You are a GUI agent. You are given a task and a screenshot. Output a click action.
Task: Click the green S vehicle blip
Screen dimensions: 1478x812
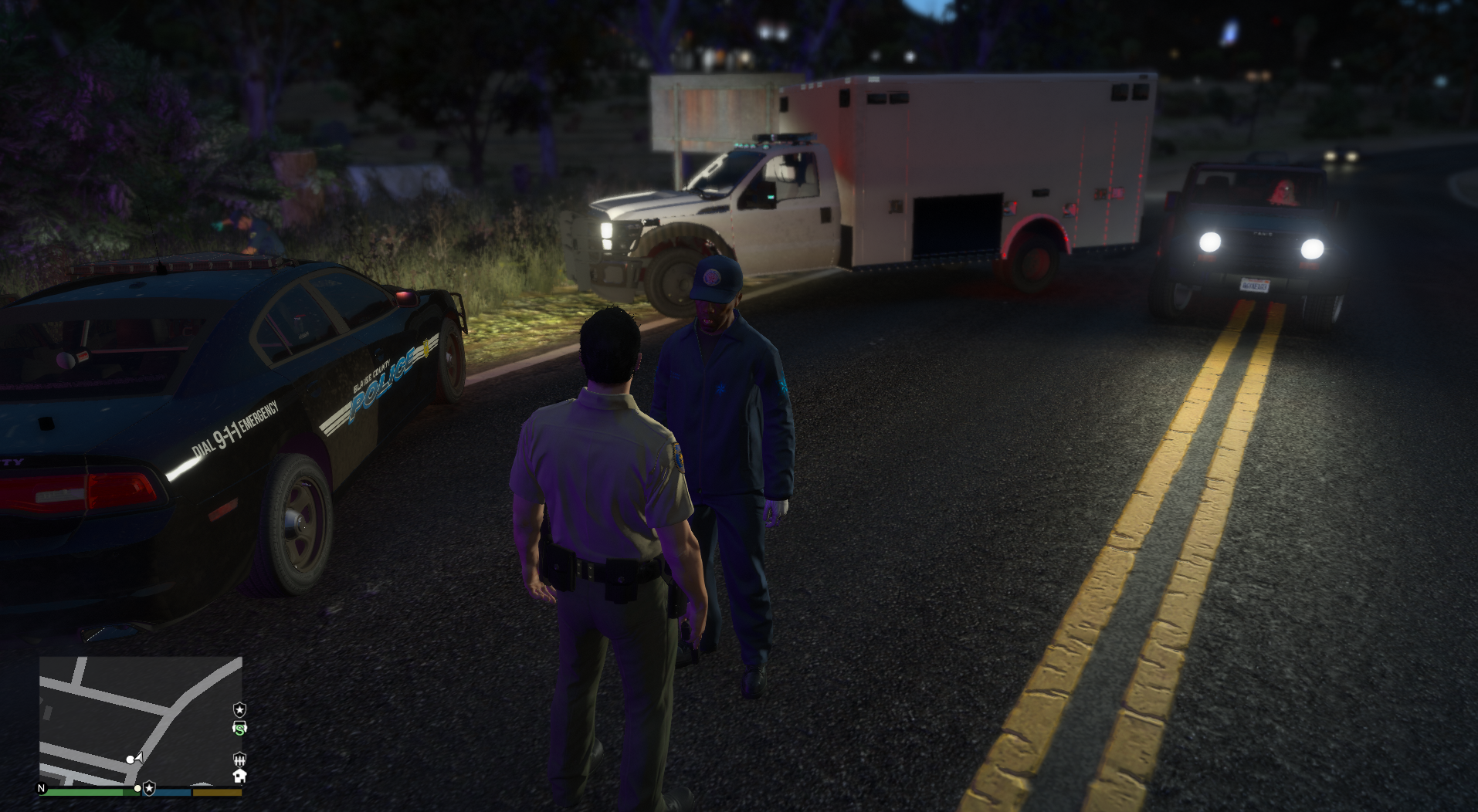click(x=239, y=728)
